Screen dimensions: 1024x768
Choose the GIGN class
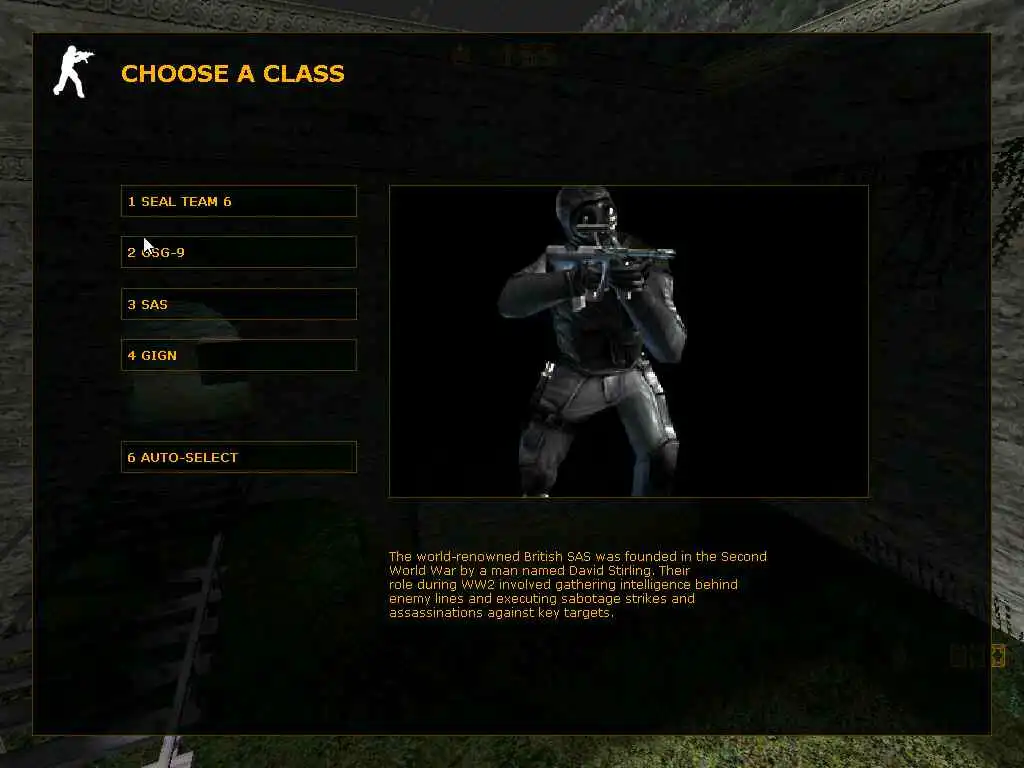(238, 355)
